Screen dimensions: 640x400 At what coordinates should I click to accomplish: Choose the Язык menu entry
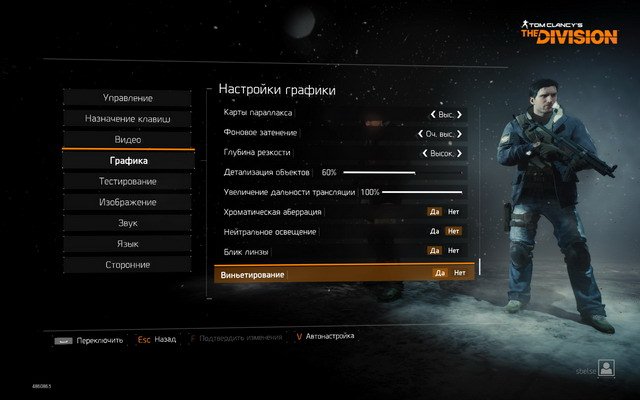(x=127, y=244)
